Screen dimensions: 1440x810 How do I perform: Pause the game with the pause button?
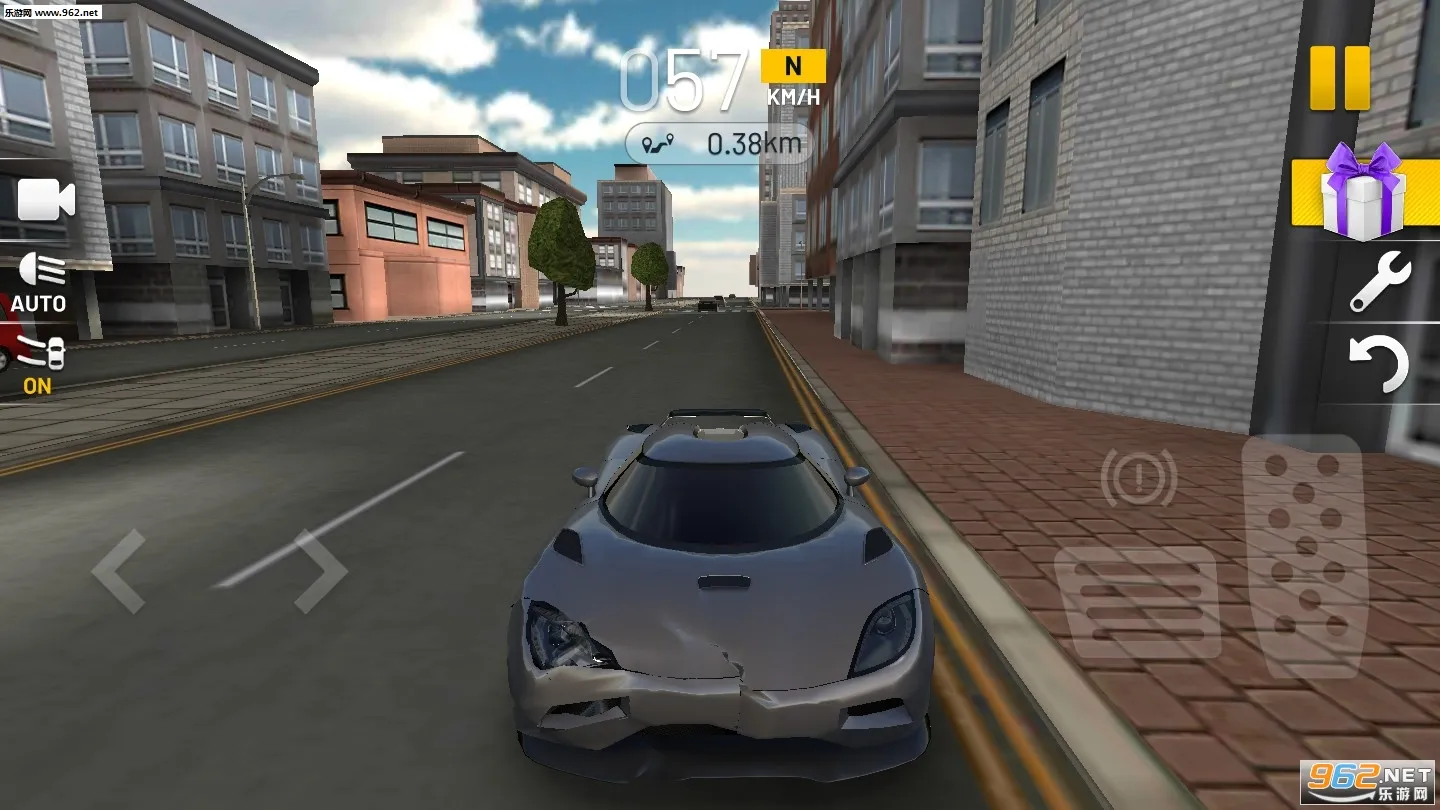point(1340,78)
